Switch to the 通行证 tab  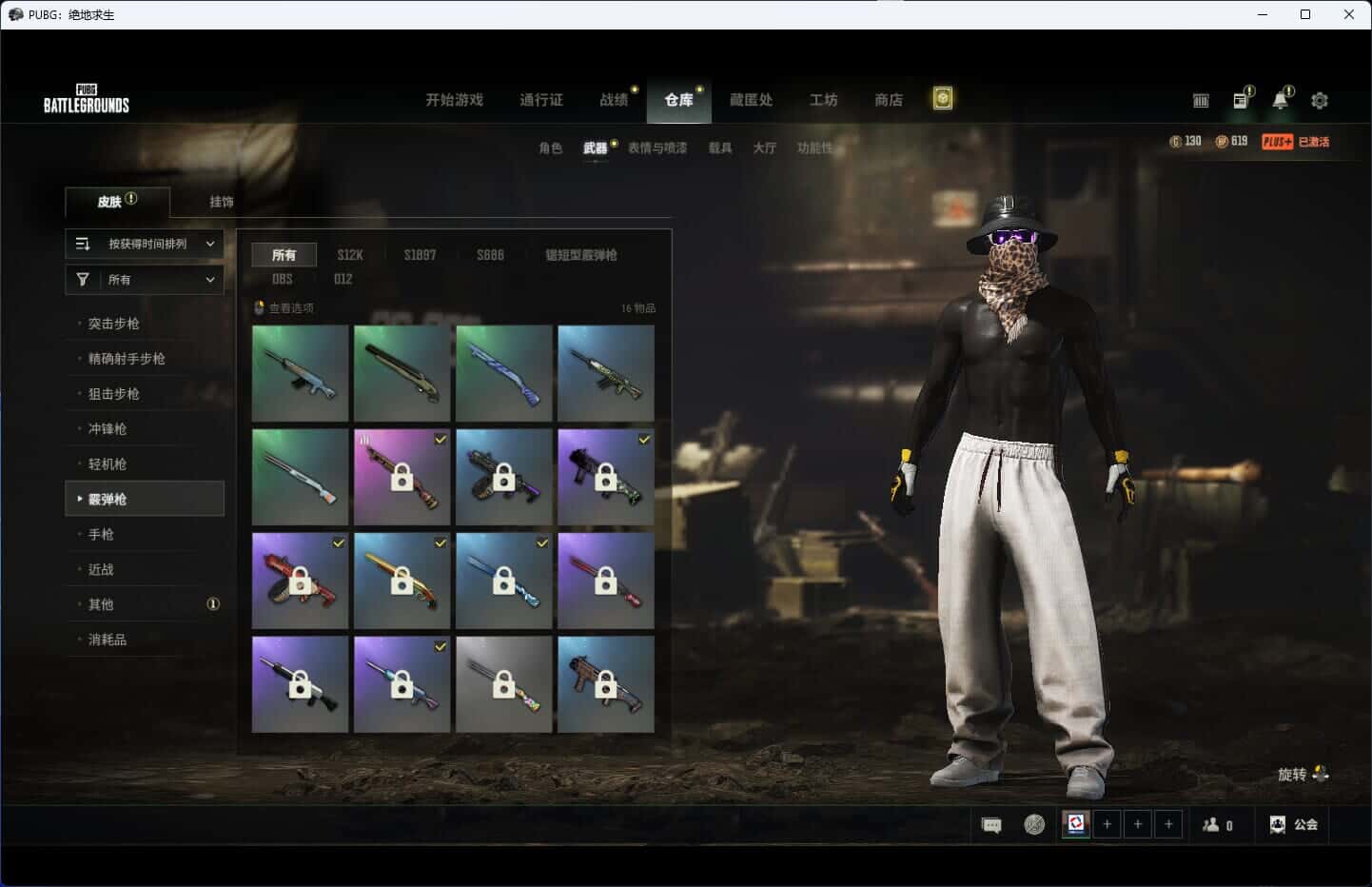[x=540, y=100]
